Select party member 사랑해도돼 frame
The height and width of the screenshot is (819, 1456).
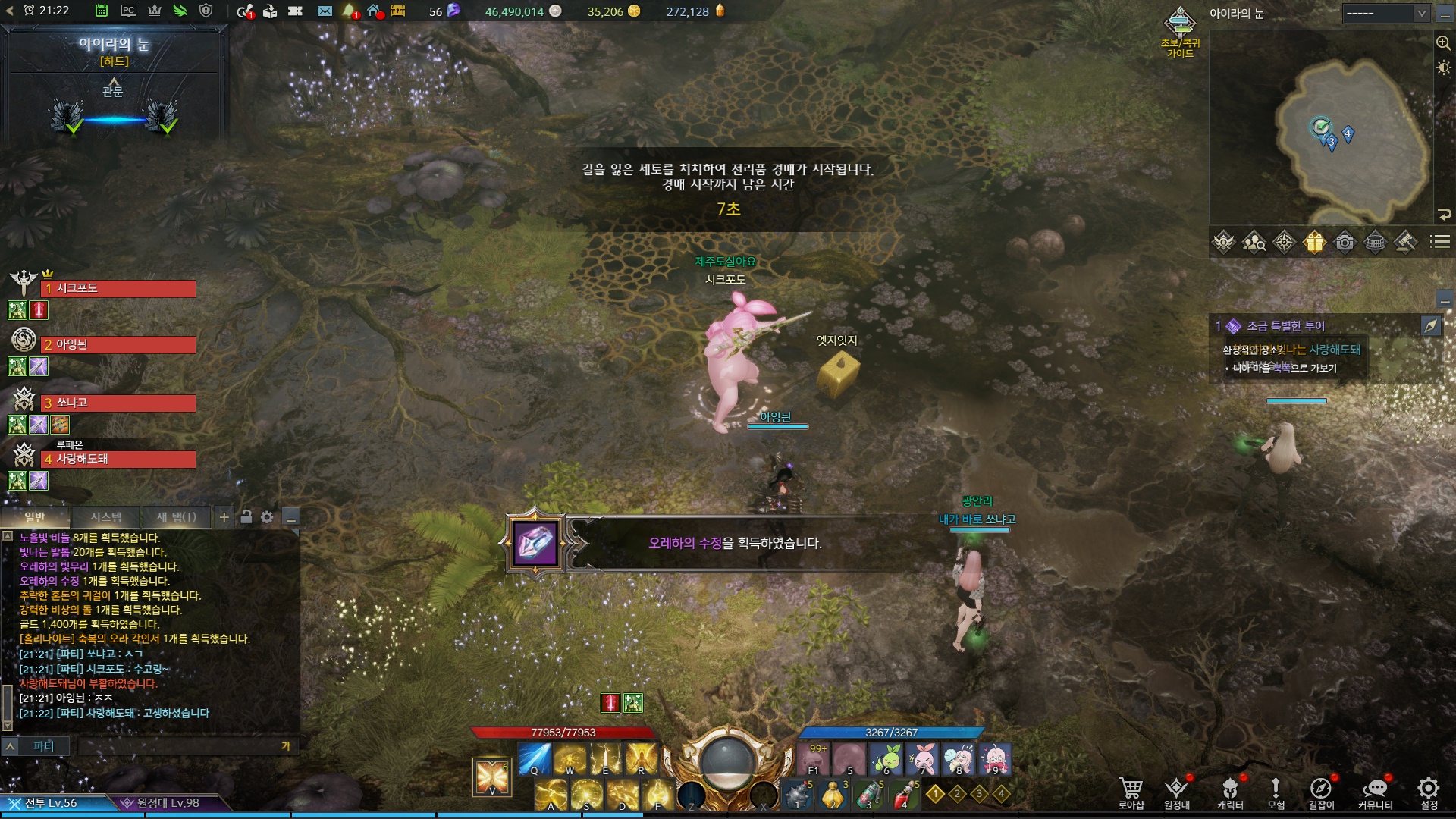[118, 460]
